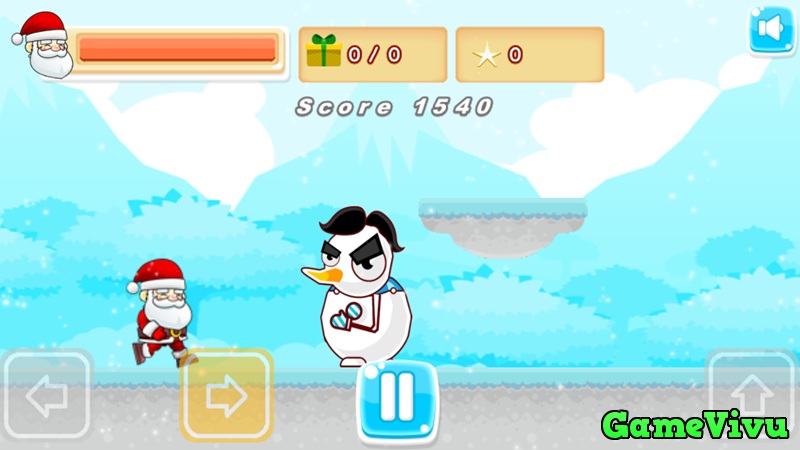Tap the right arrow move button
Image resolution: width=800 pixels, height=450 pixels.
pyautogui.click(x=226, y=396)
